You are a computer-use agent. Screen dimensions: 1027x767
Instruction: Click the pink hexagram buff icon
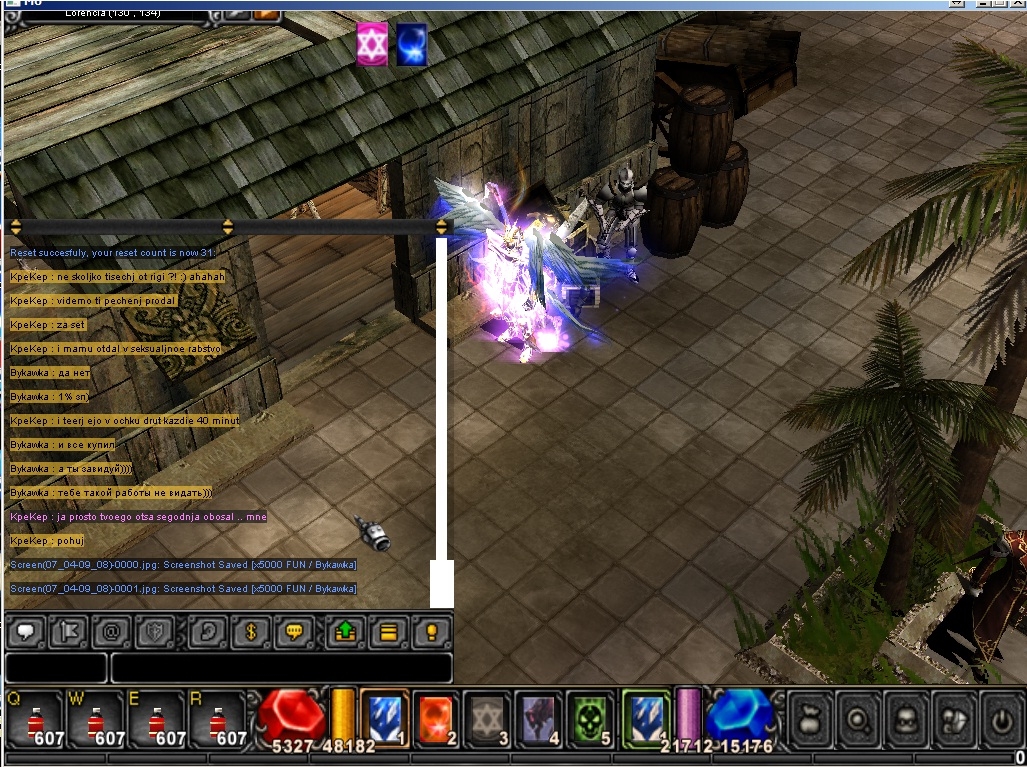pyautogui.click(x=372, y=46)
